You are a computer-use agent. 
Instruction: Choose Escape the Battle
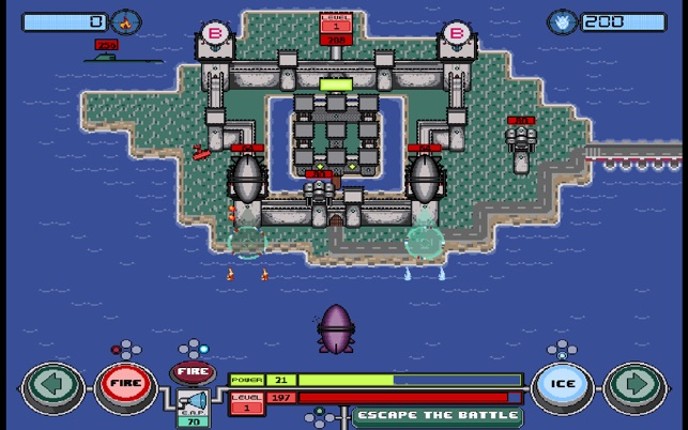(437, 415)
